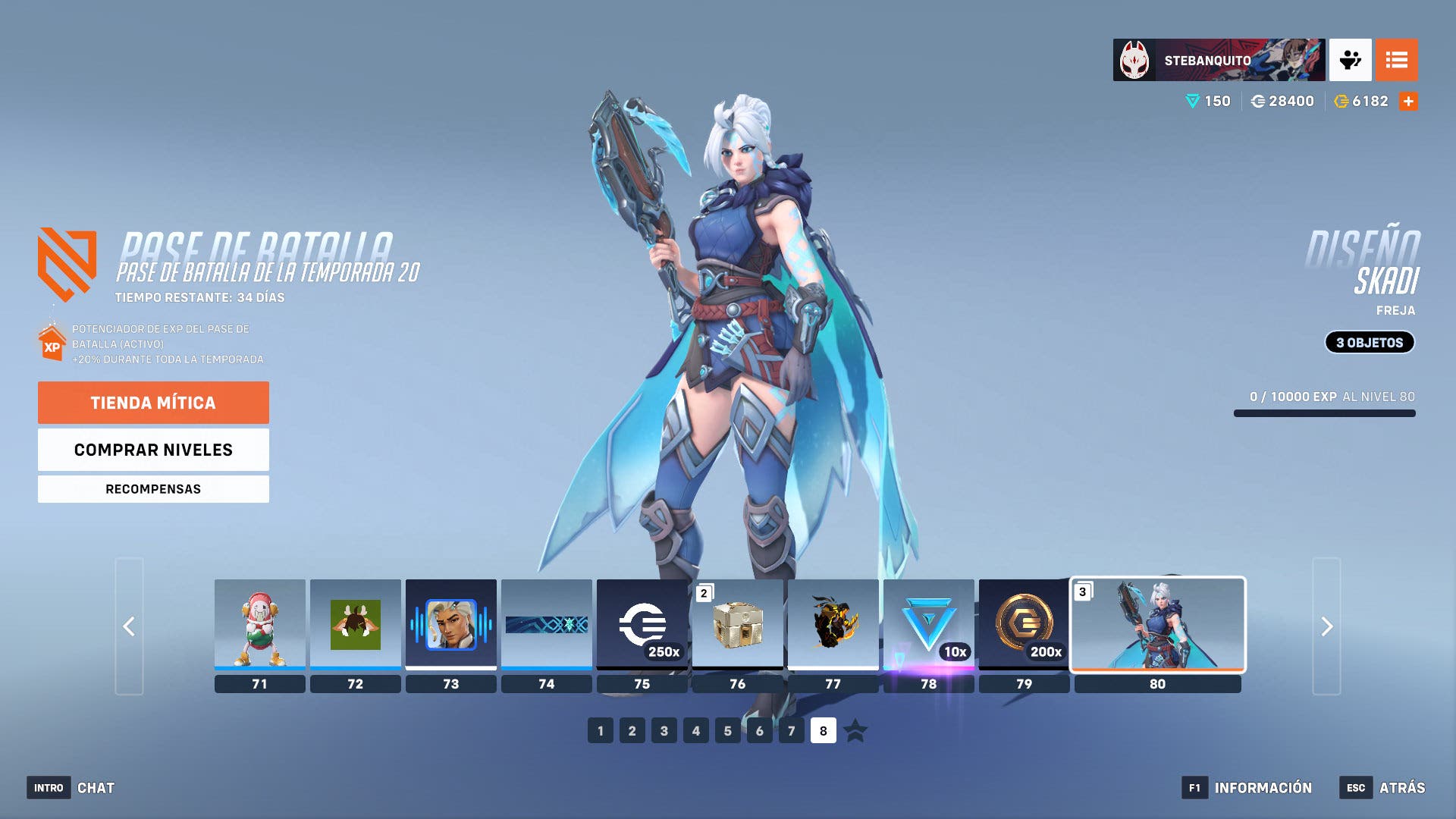Screen dimensions: 1456x819
Task: Open the star page after page 8
Action: pyautogui.click(x=855, y=731)
